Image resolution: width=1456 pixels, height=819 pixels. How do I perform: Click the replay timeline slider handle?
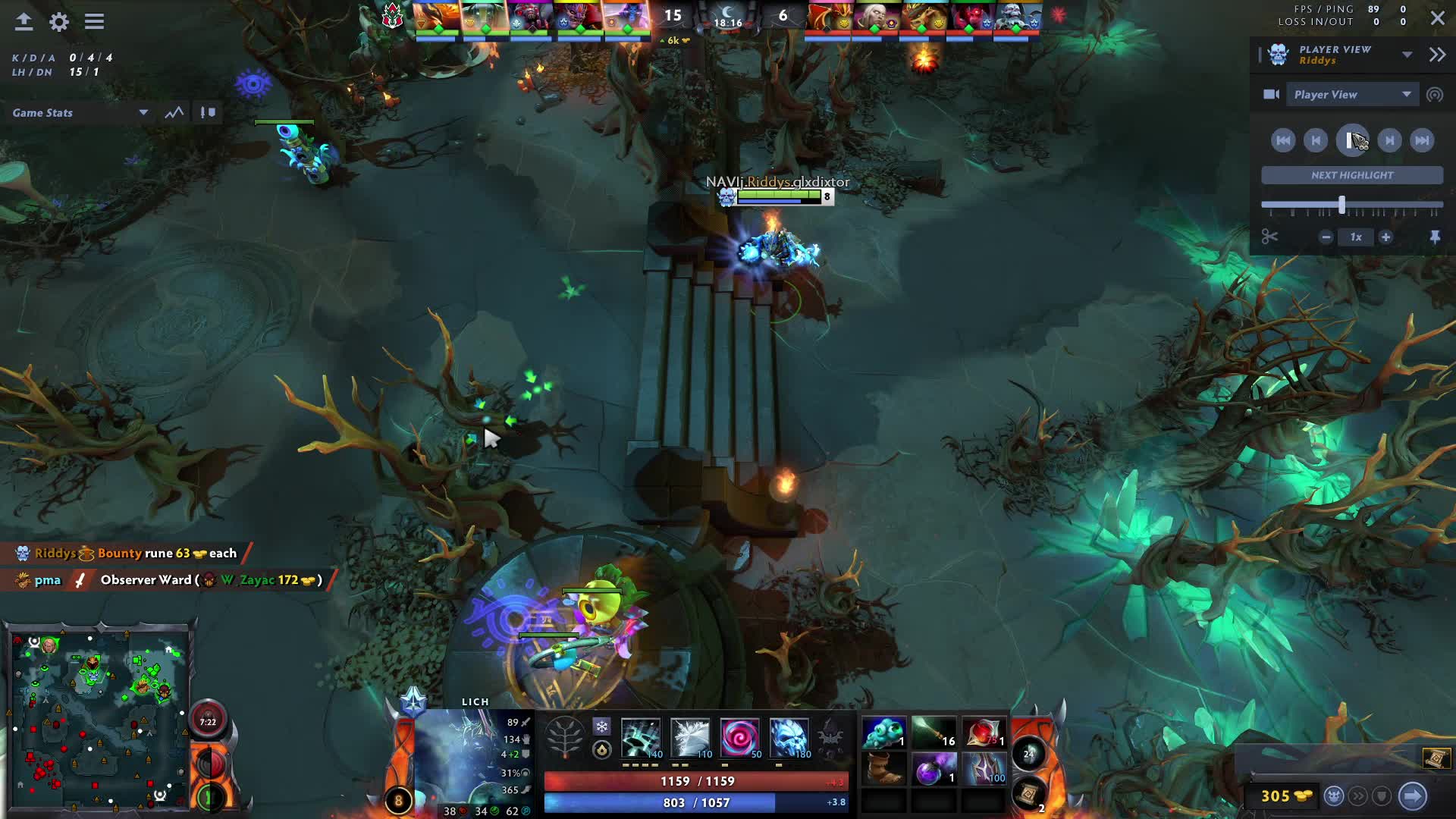coord(1341,205)
